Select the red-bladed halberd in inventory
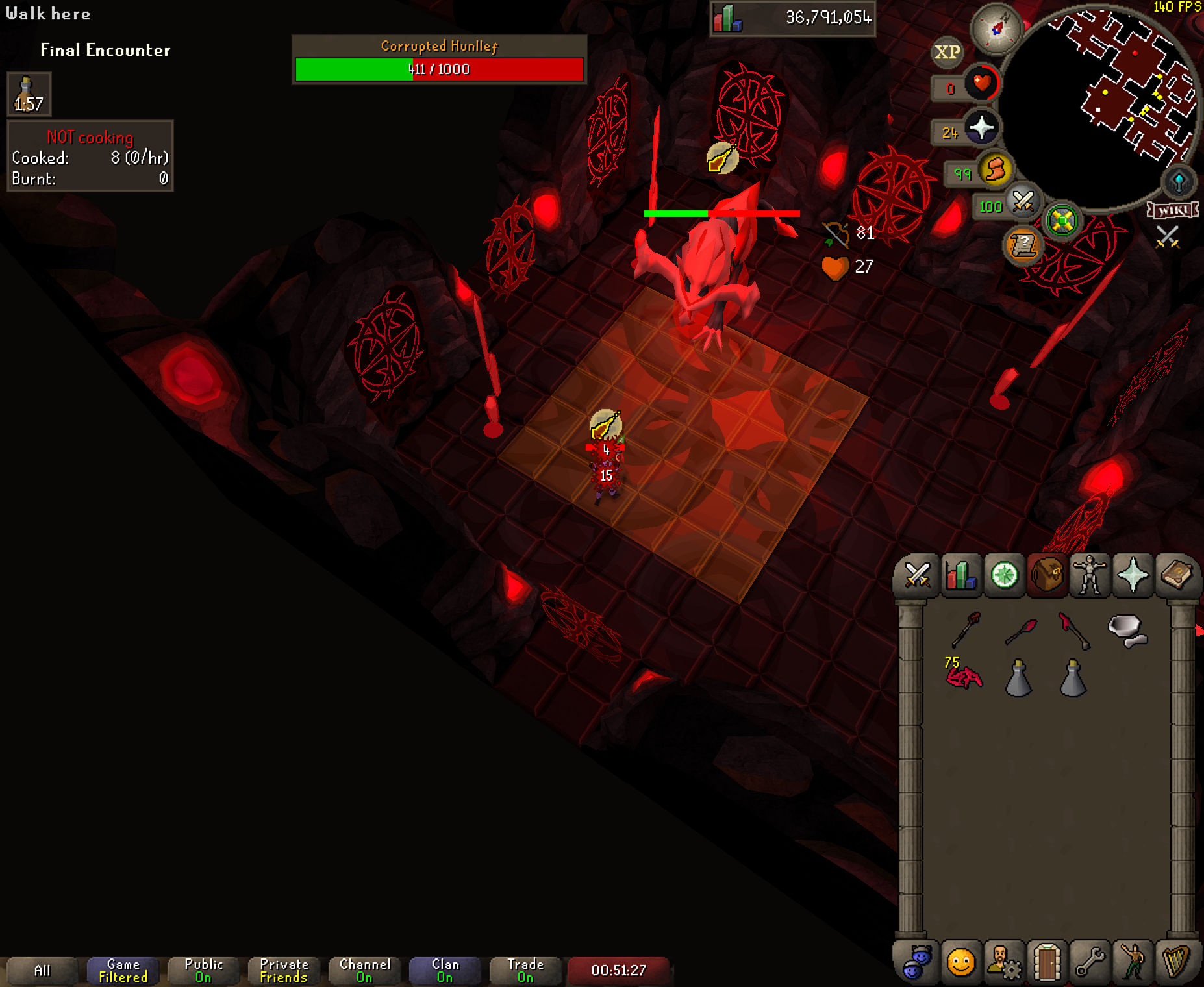 [x=1073, y=629]
